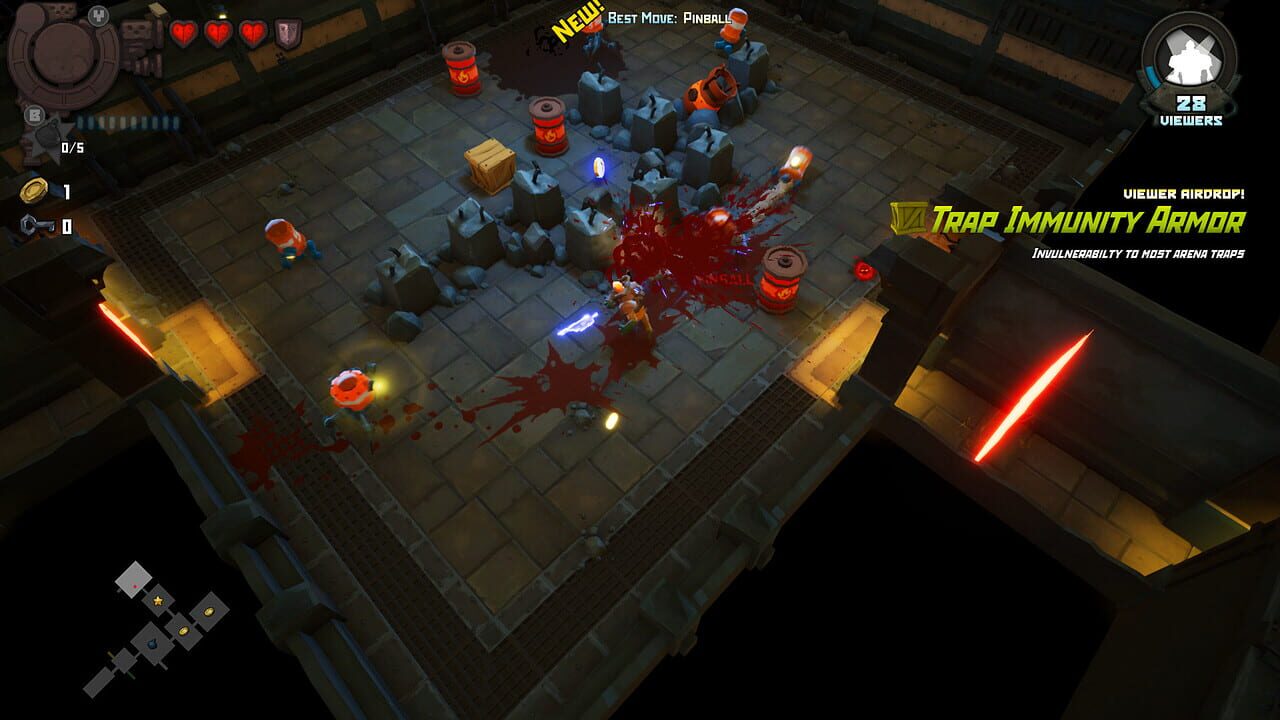1280x720 pixels.
Task: Open the minimap room marked with a star
Action: coord(157,601)
